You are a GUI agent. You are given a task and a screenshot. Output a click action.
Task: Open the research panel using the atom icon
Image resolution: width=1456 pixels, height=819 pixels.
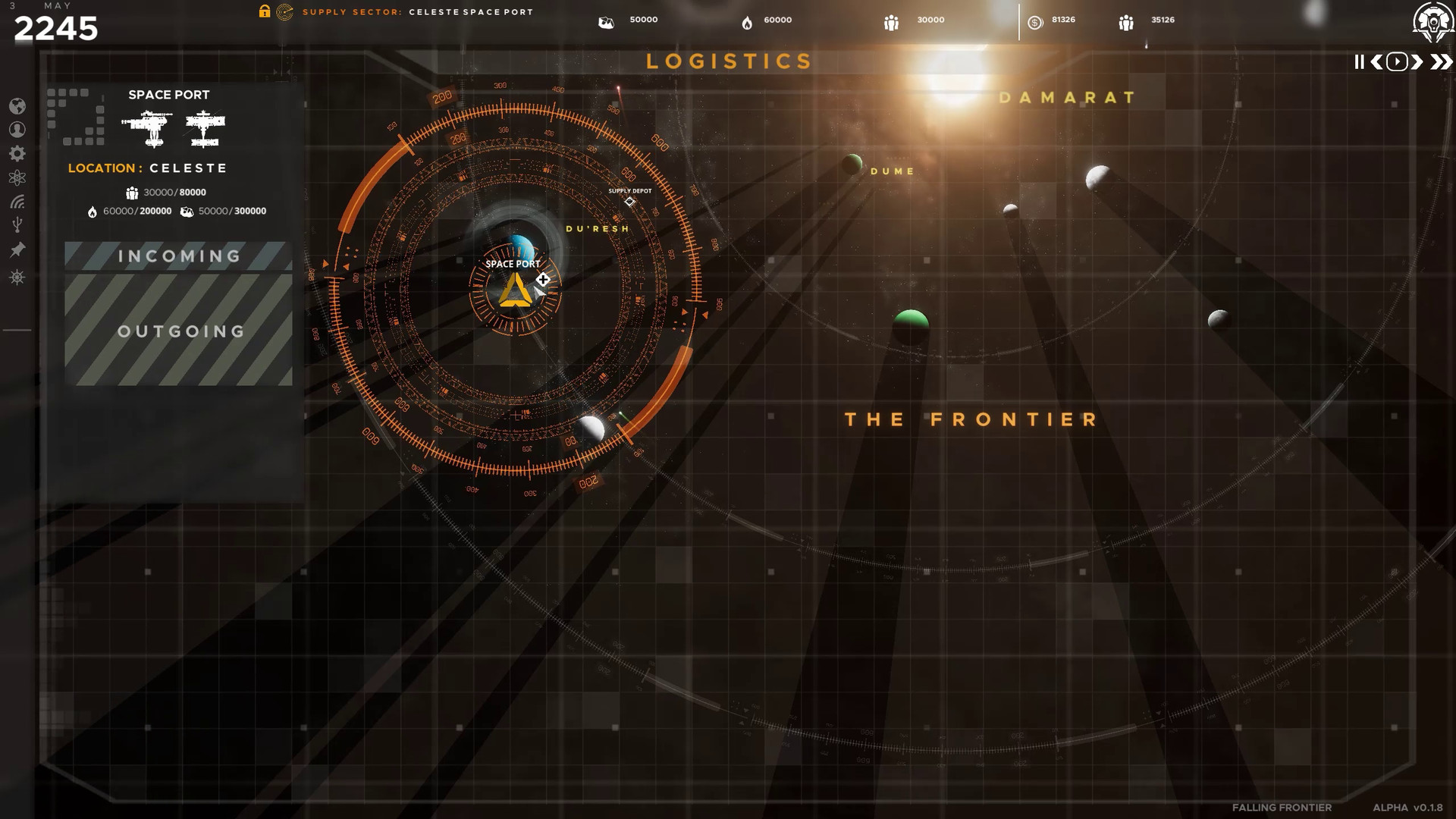pos(17,177)
